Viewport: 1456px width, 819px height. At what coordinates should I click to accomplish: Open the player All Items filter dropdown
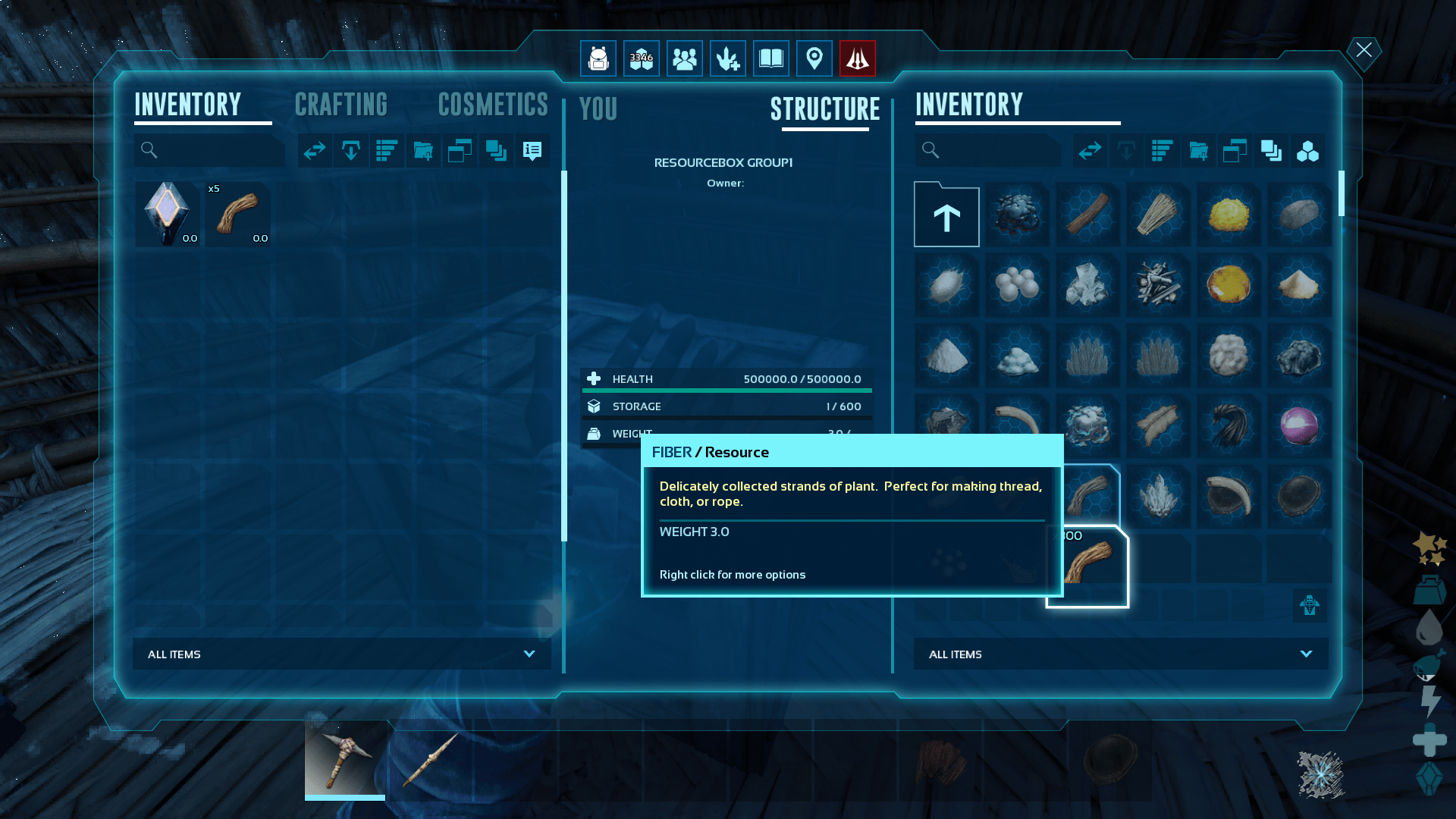pyautogui.click(x=341, y=654)
